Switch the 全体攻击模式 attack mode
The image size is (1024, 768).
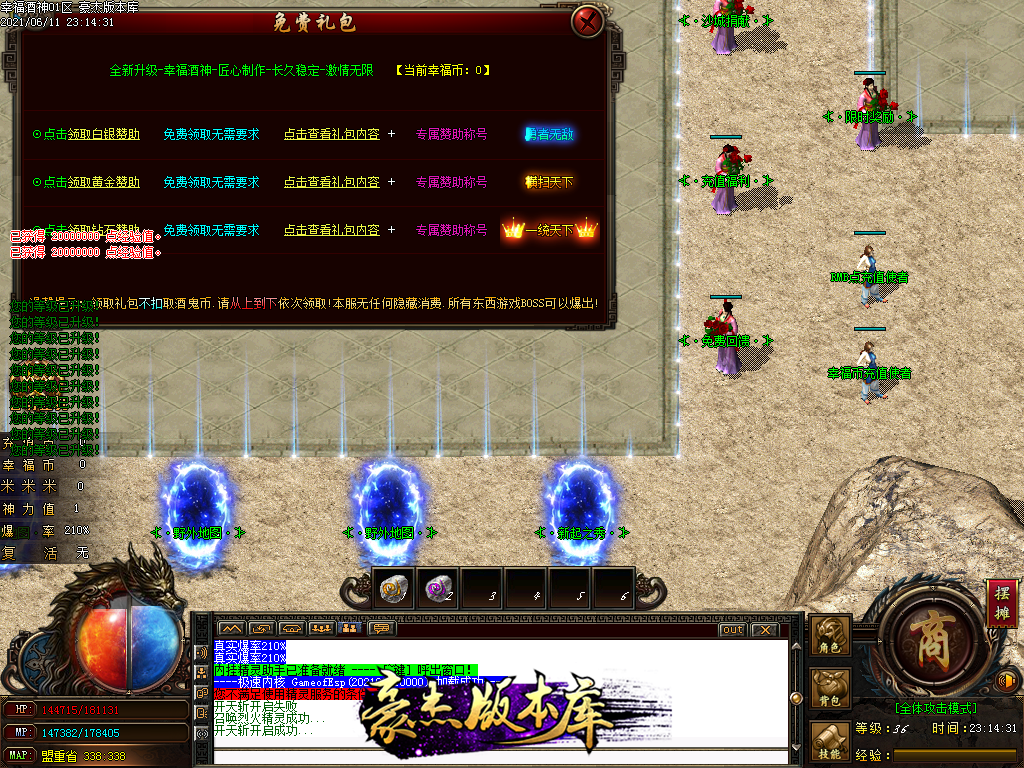click(935, 707)
